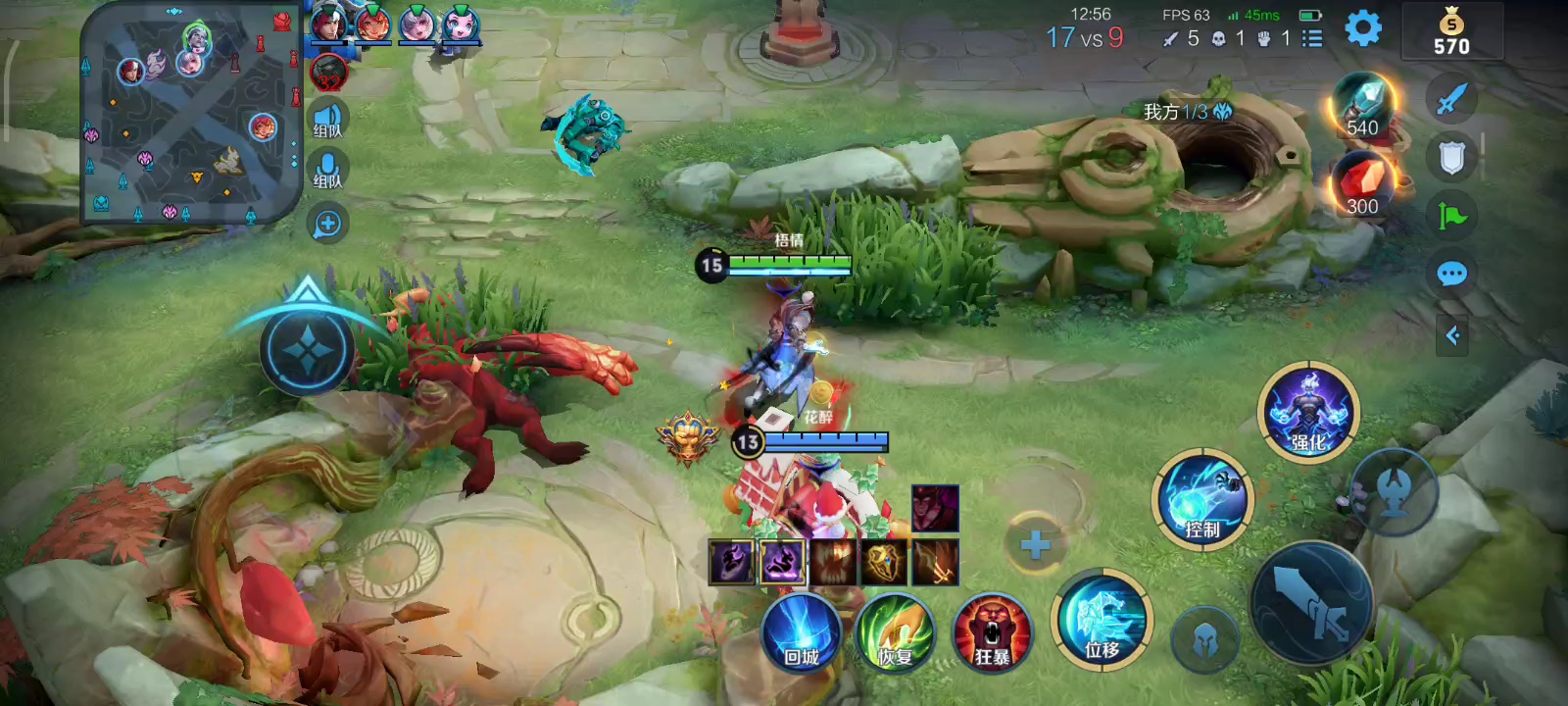Image resolution: width=1568 pixels, height=706 pixels.
Task: Toggle the team microphone button
Action: click(327, 171)
